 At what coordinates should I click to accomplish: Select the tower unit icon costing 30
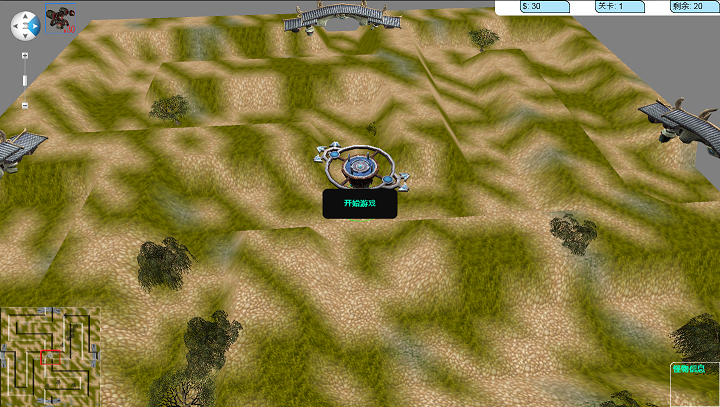(60, 18)
